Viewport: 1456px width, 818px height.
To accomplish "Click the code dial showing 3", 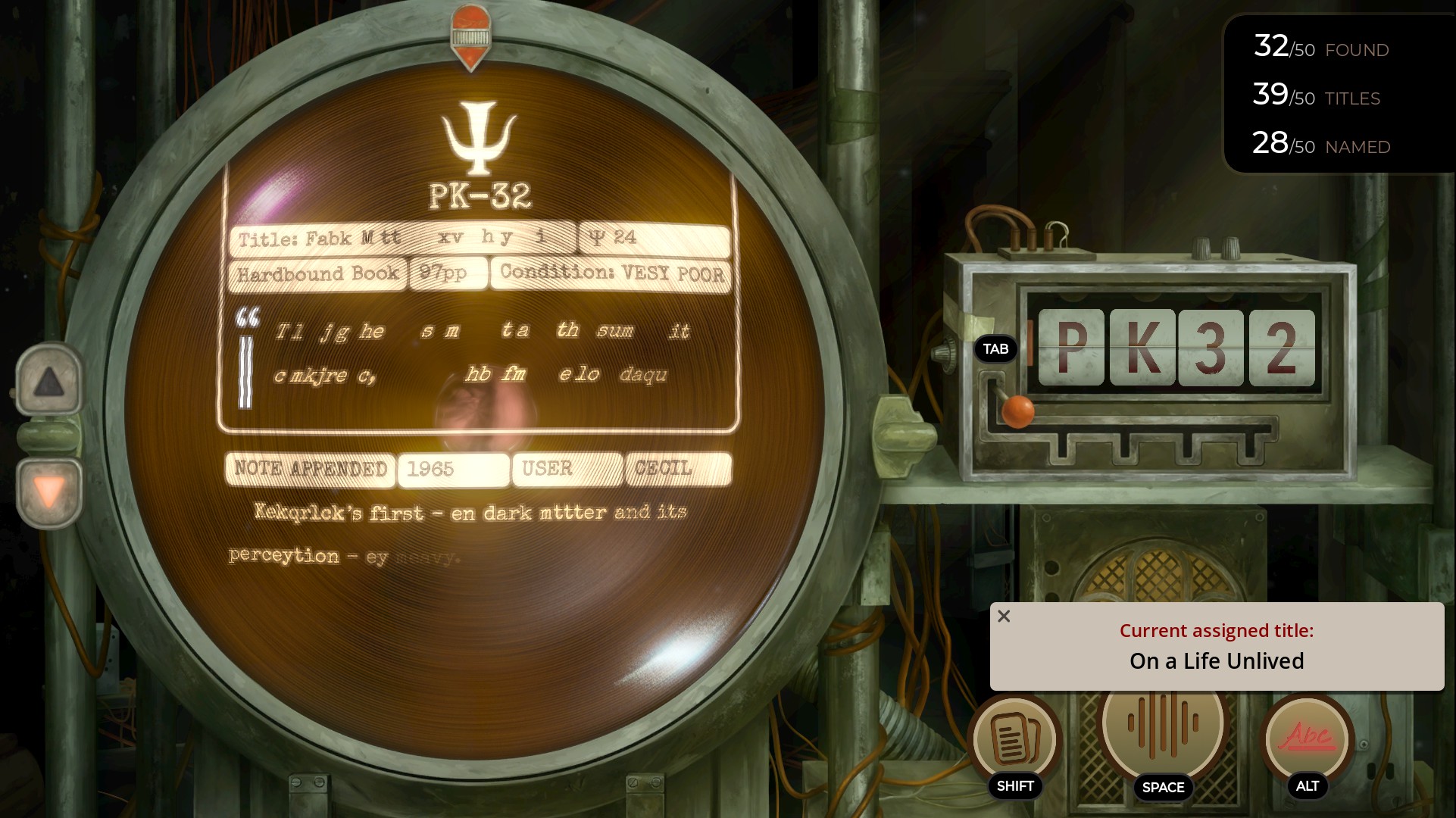I will 1211,348.
